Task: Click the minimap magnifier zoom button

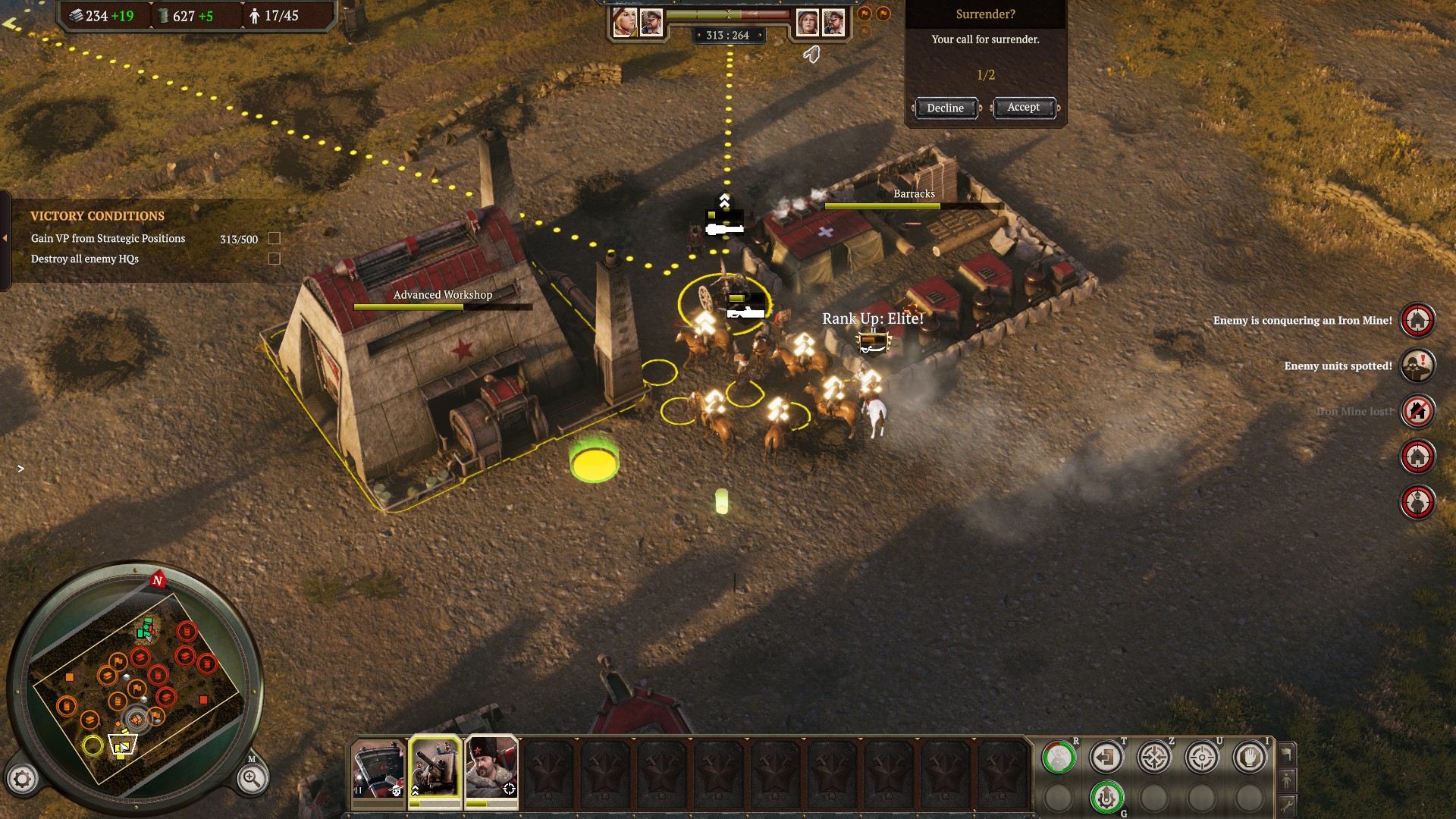Action: (251, 779)
